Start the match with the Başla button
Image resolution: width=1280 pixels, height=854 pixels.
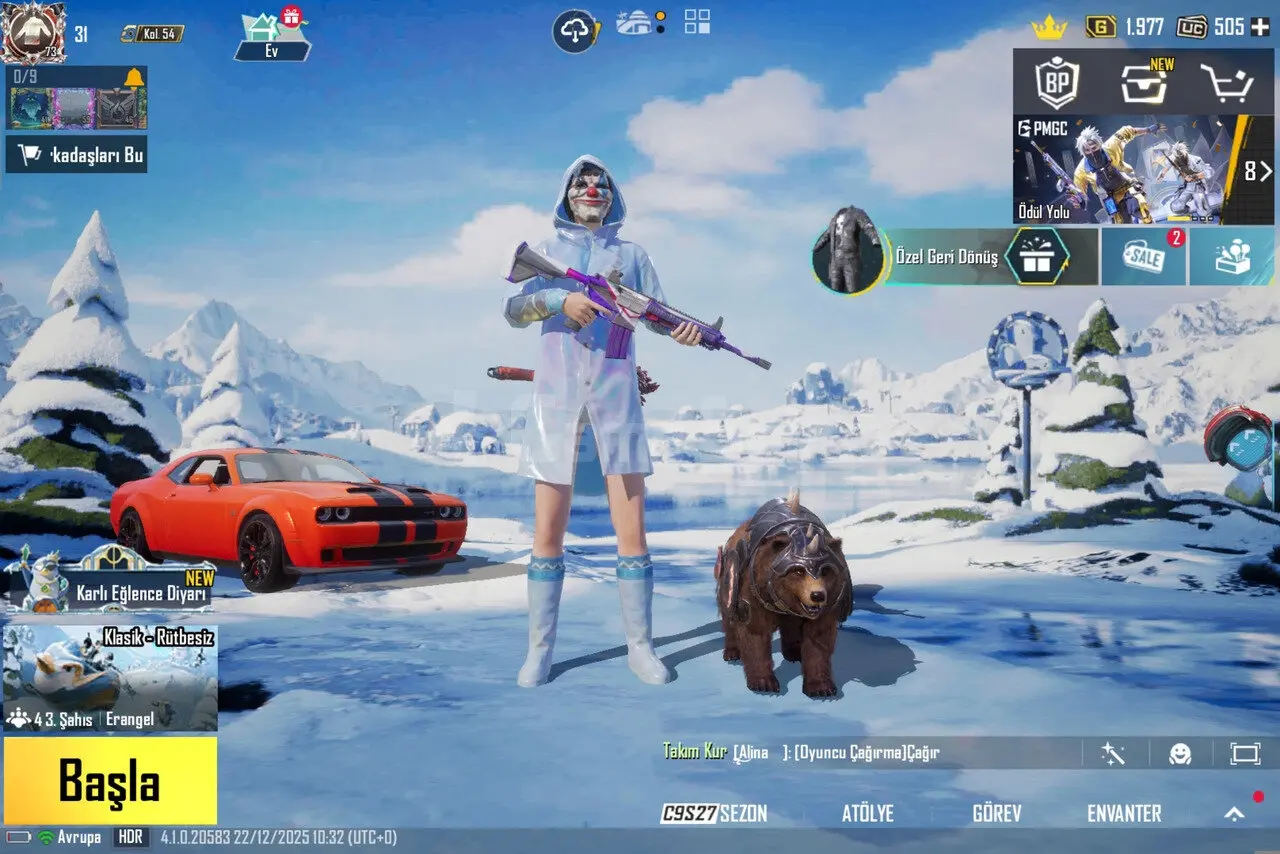tap(109, 780)
